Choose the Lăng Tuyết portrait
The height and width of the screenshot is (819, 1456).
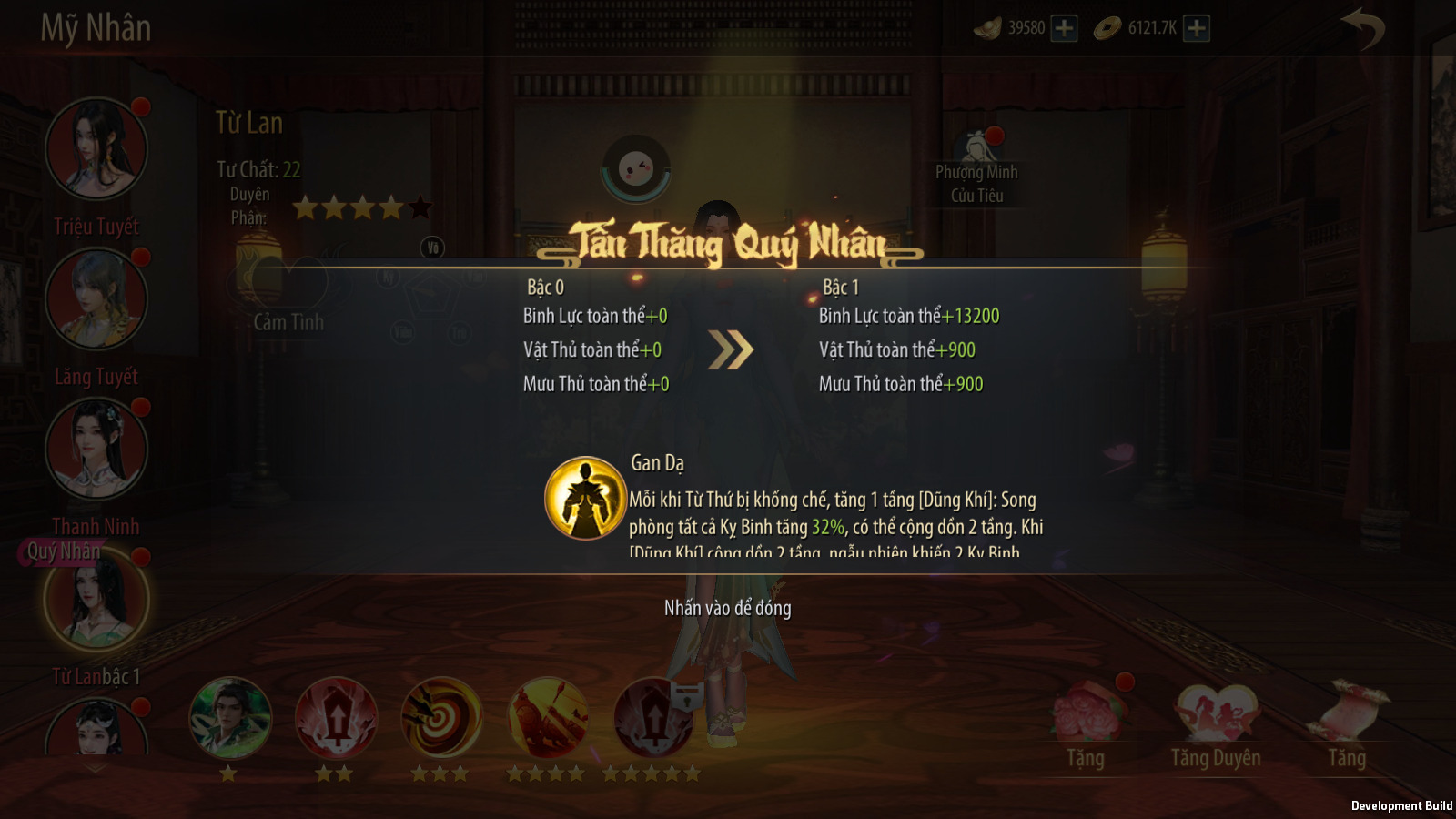click(96, 299)
